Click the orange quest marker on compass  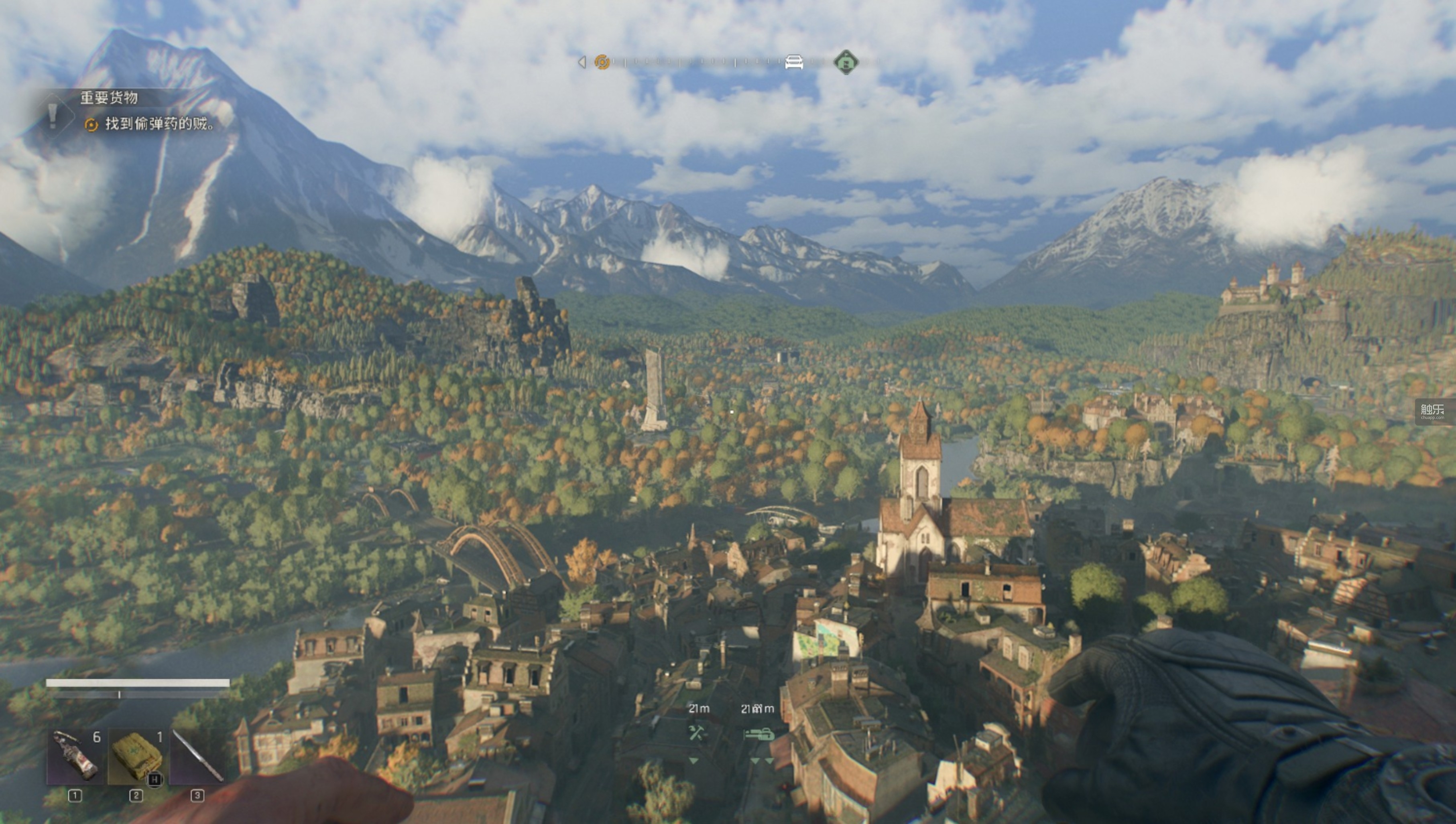point(602,62)
